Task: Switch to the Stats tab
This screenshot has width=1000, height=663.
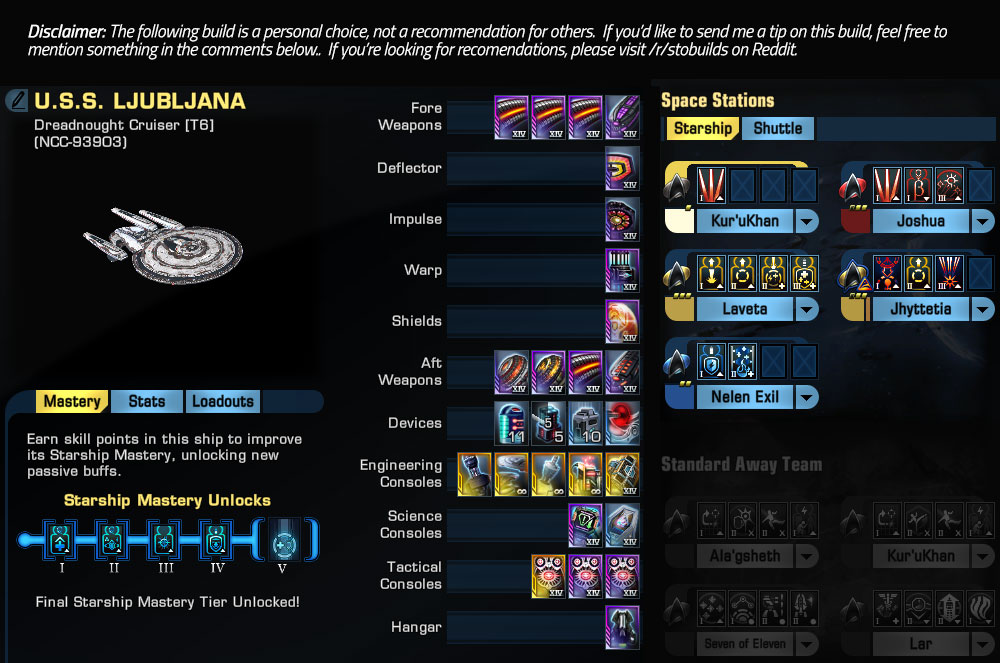Action: [x=147, y=401]
